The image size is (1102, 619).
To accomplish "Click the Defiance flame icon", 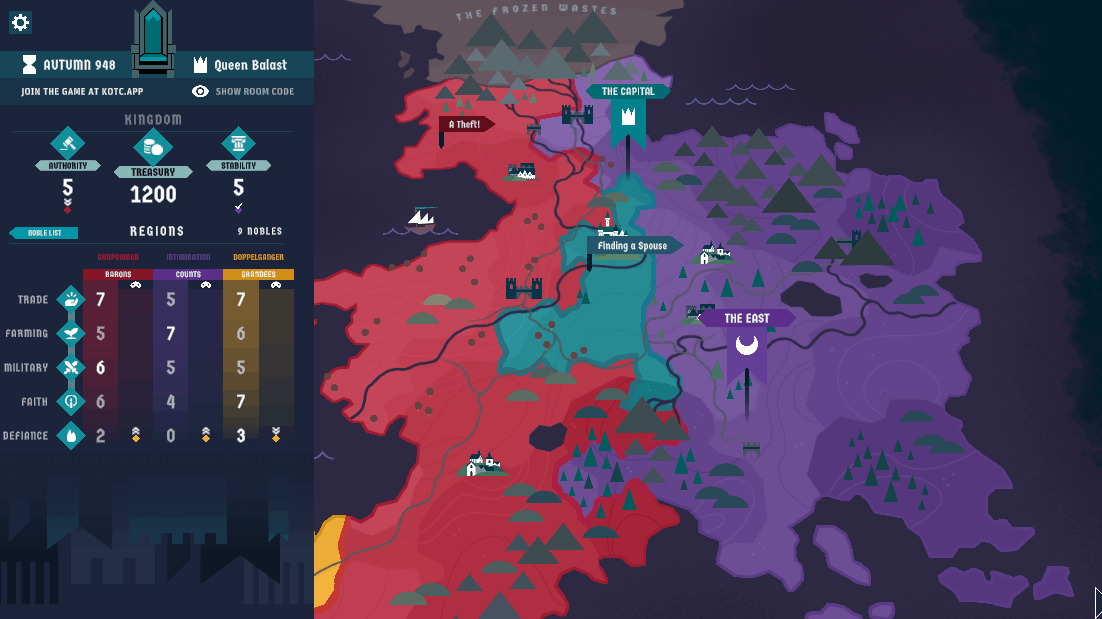I will coord(70,435).
